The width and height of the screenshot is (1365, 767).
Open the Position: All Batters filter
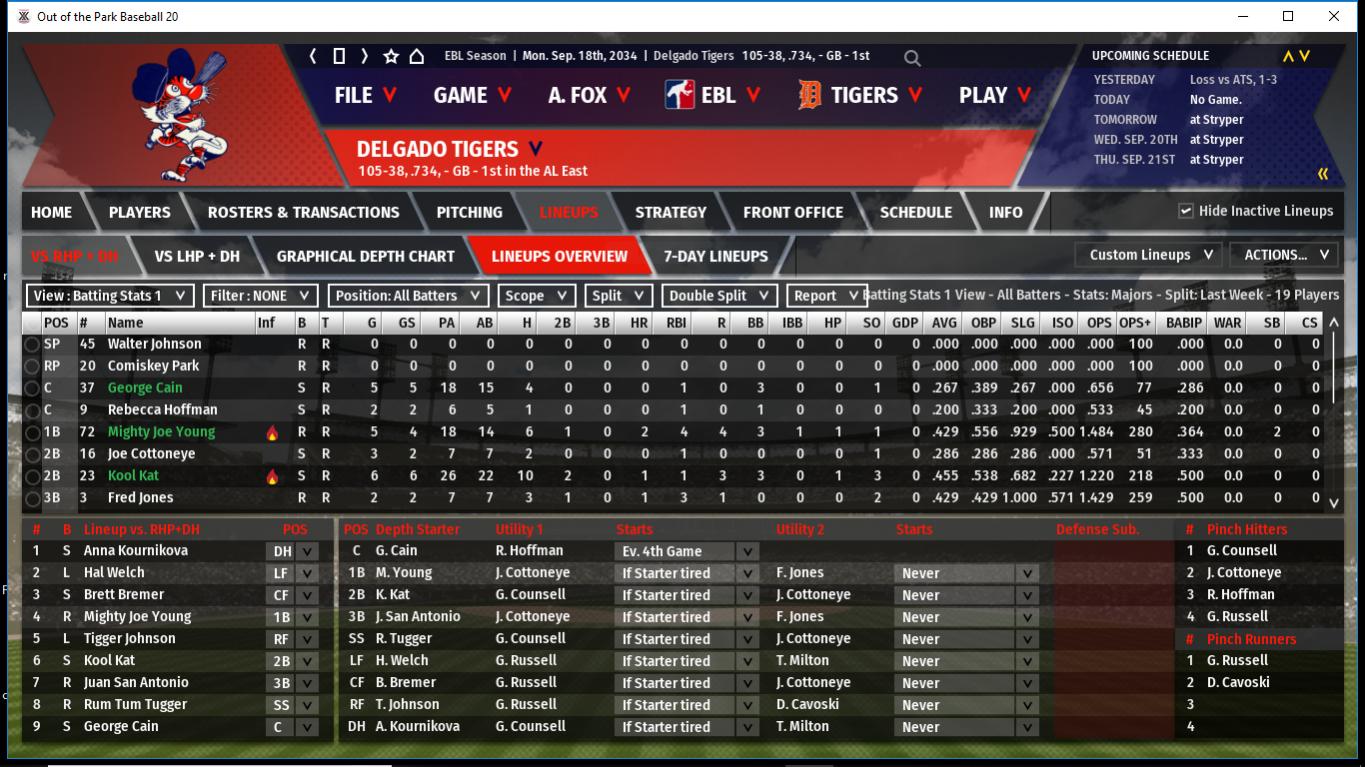(x=409, y=296)
